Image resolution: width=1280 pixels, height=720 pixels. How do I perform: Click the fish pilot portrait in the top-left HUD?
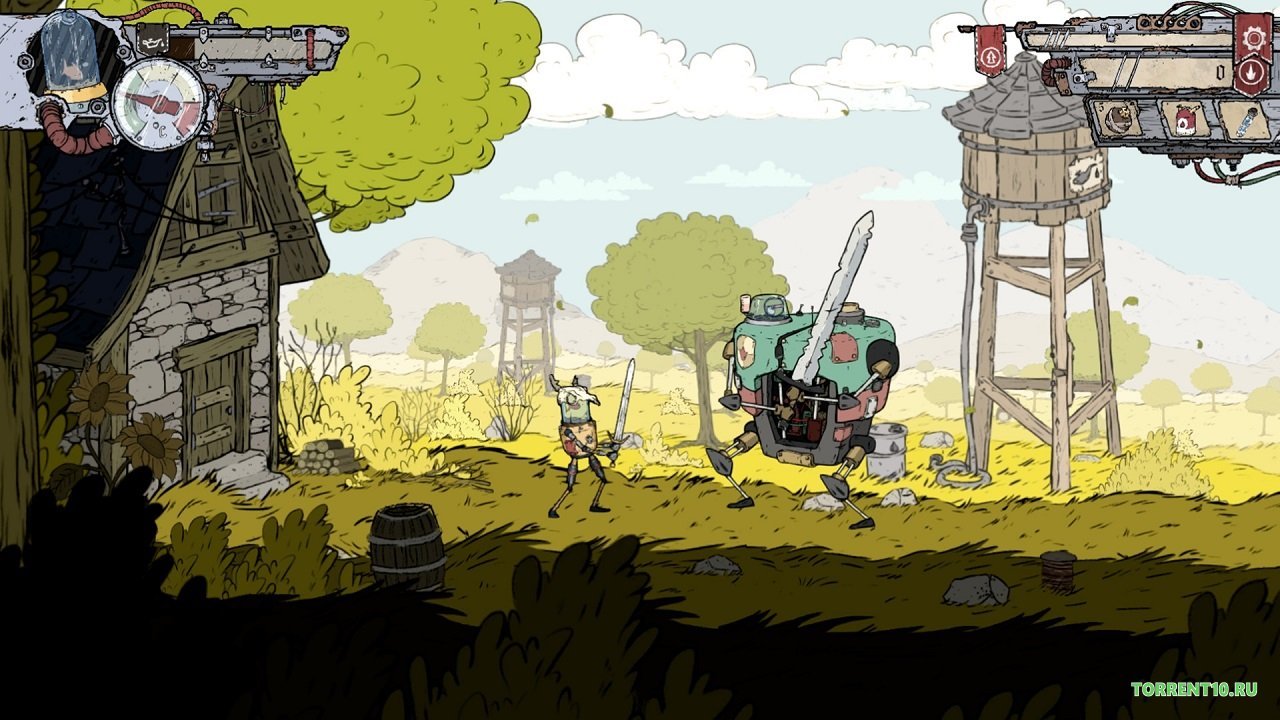70,68
